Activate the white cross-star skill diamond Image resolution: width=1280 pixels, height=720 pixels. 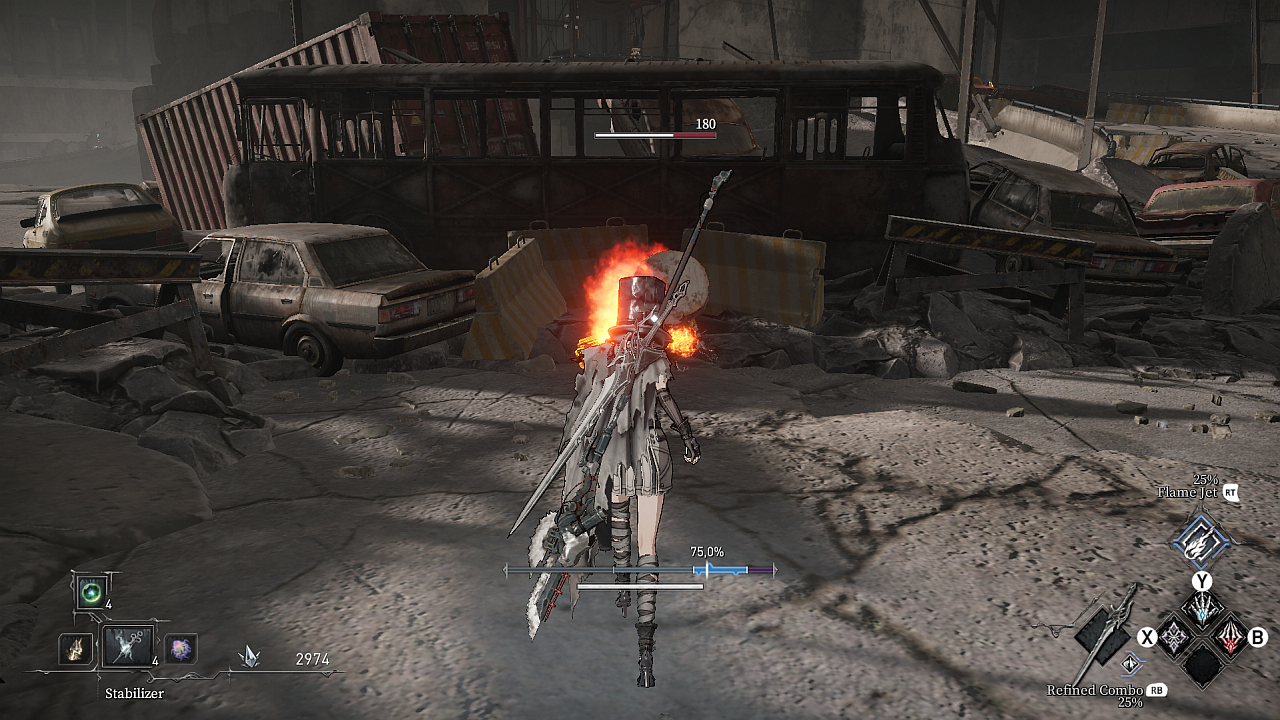pos(1173,636)
